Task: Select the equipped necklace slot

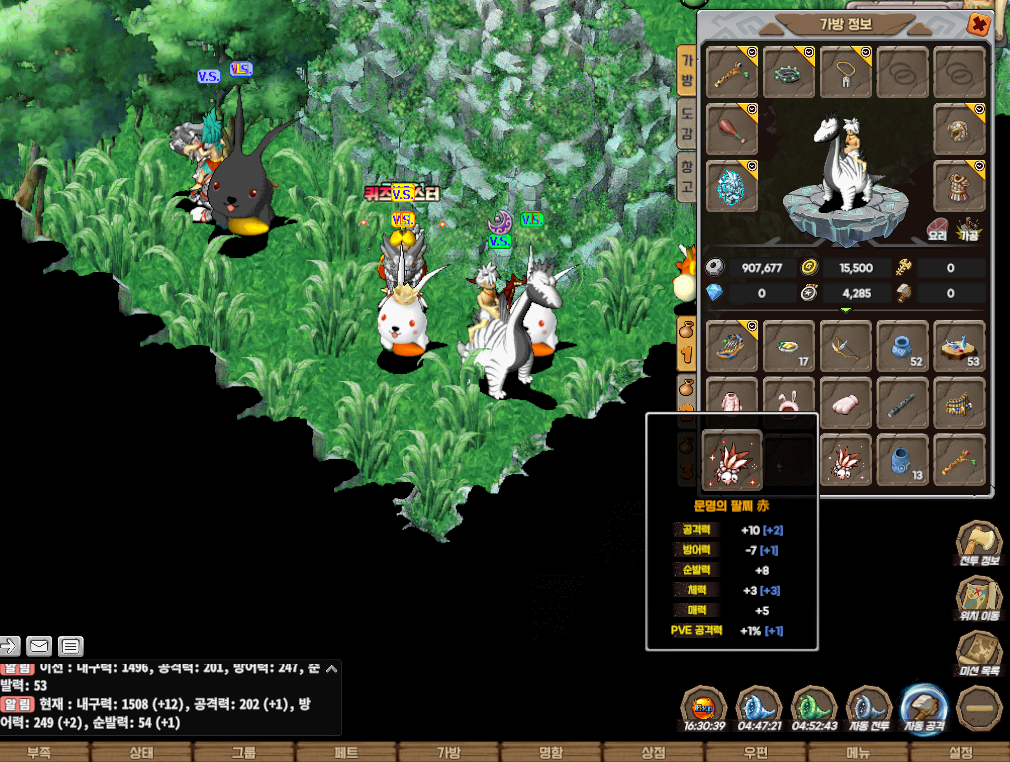Action: (x=846, y=71)
